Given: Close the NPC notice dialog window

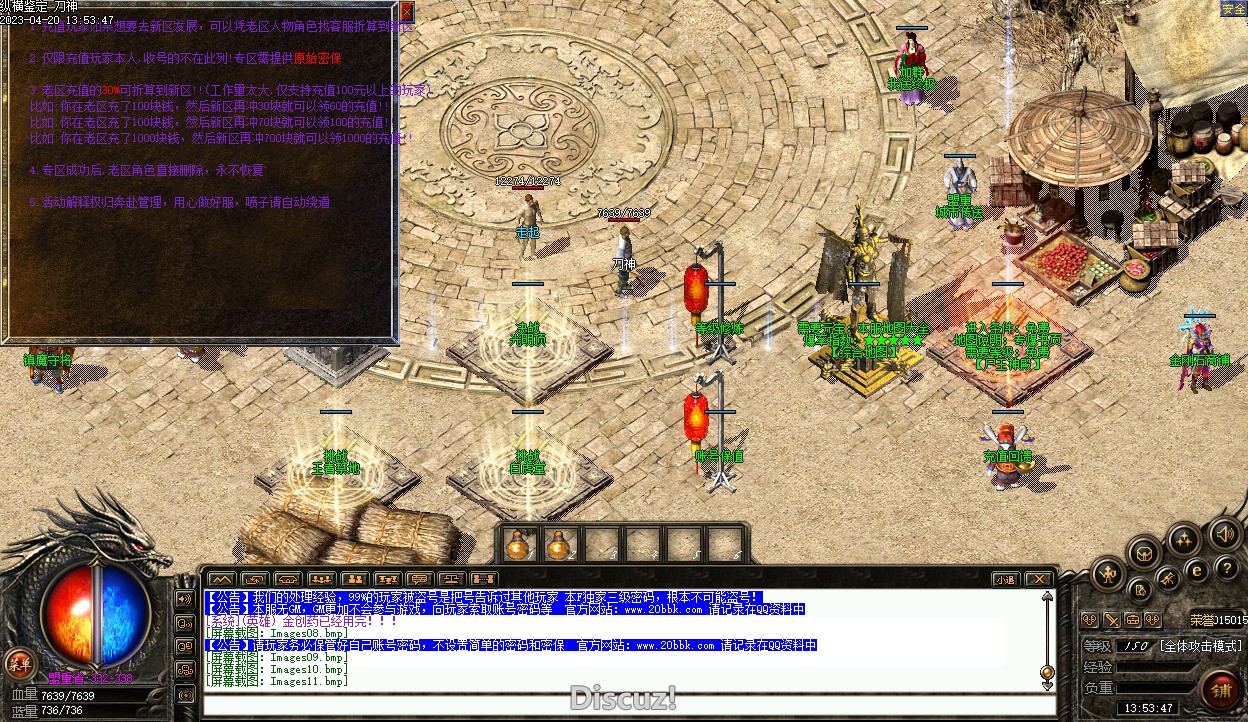Looking at the screenshot, I should click(406, 12).
